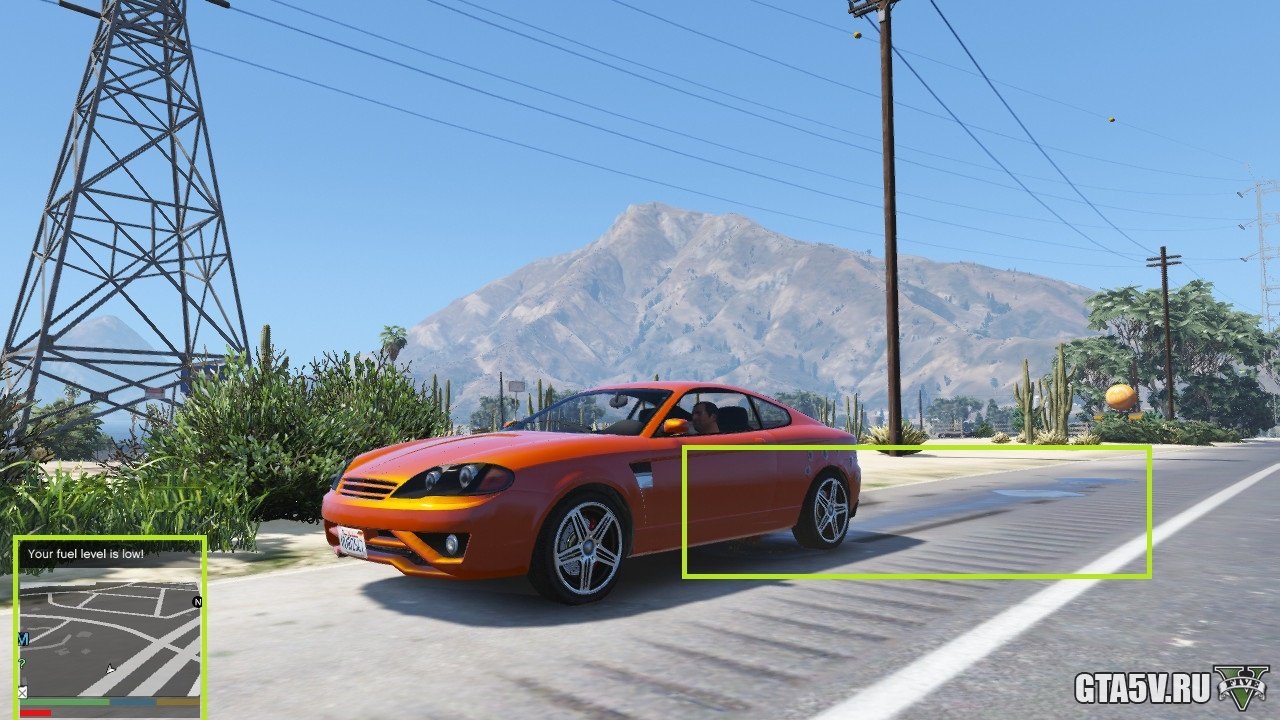Dismiss the low fuel level notification
The image size is (1280, 720).
click(x=86, y=553)
